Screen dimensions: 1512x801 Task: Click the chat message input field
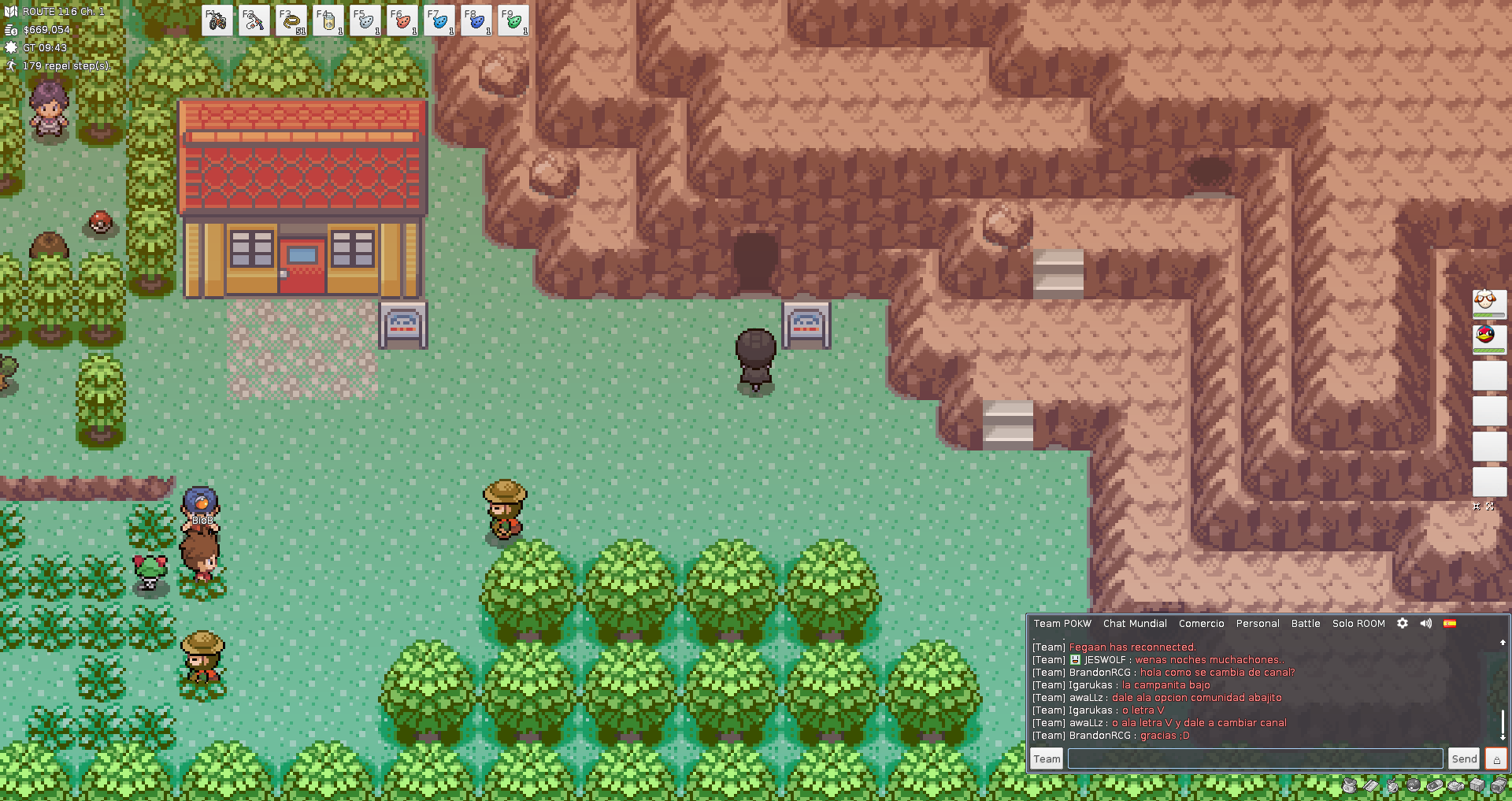click(x=1254, y=759)
